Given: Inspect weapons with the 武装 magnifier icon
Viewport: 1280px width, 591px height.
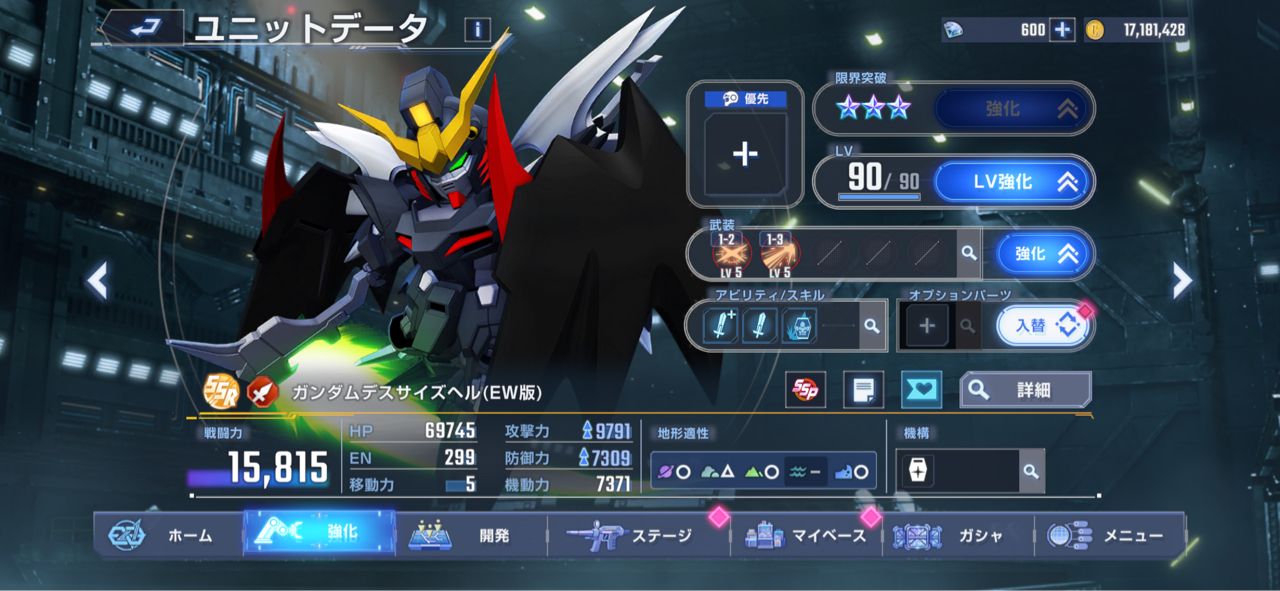Looking at the screenshot, I should tap(968, 254).
